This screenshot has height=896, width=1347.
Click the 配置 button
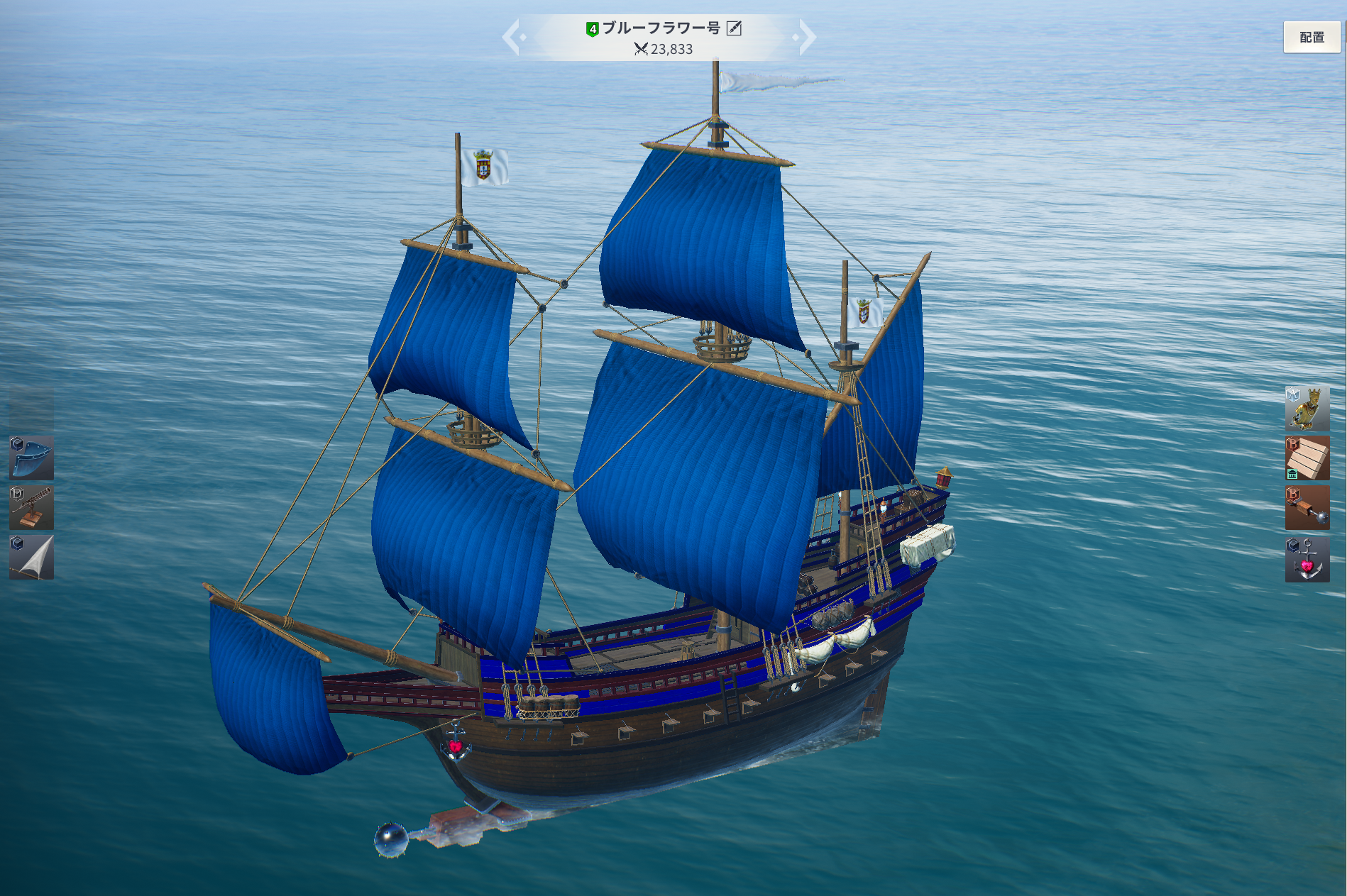pyautogui.click(x=1312, y=37)
